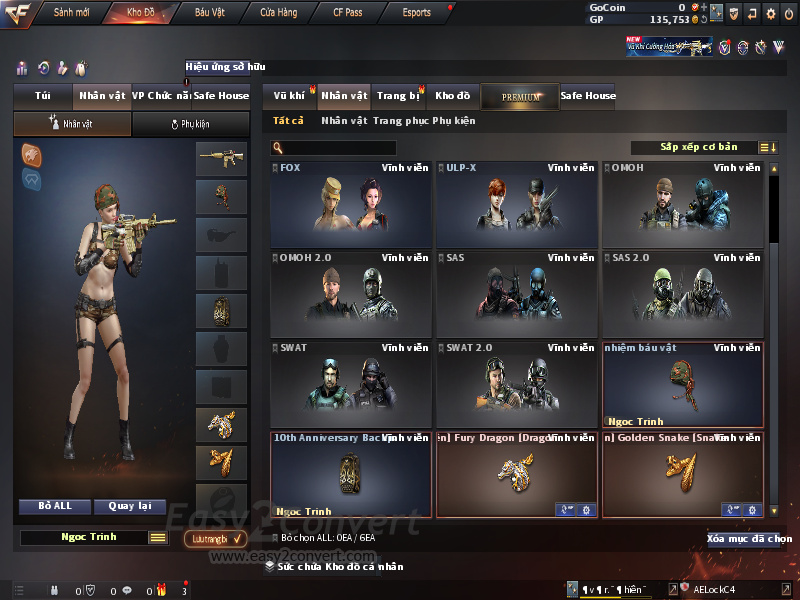Screen dimensions: 800x600
Task: Open the Esports tab
Action: [x=416, y=13]
